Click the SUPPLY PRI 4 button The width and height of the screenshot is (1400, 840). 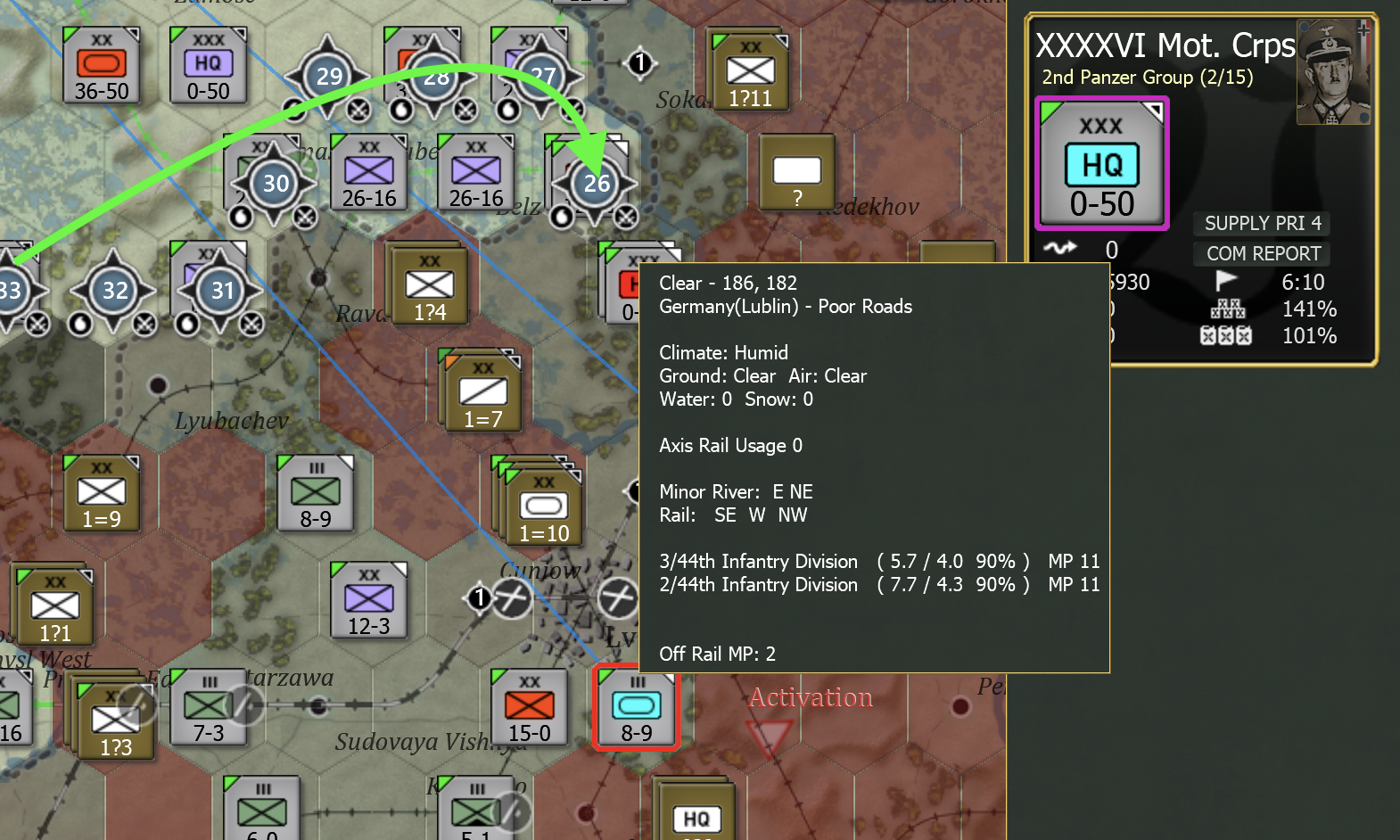[1261, 223]
